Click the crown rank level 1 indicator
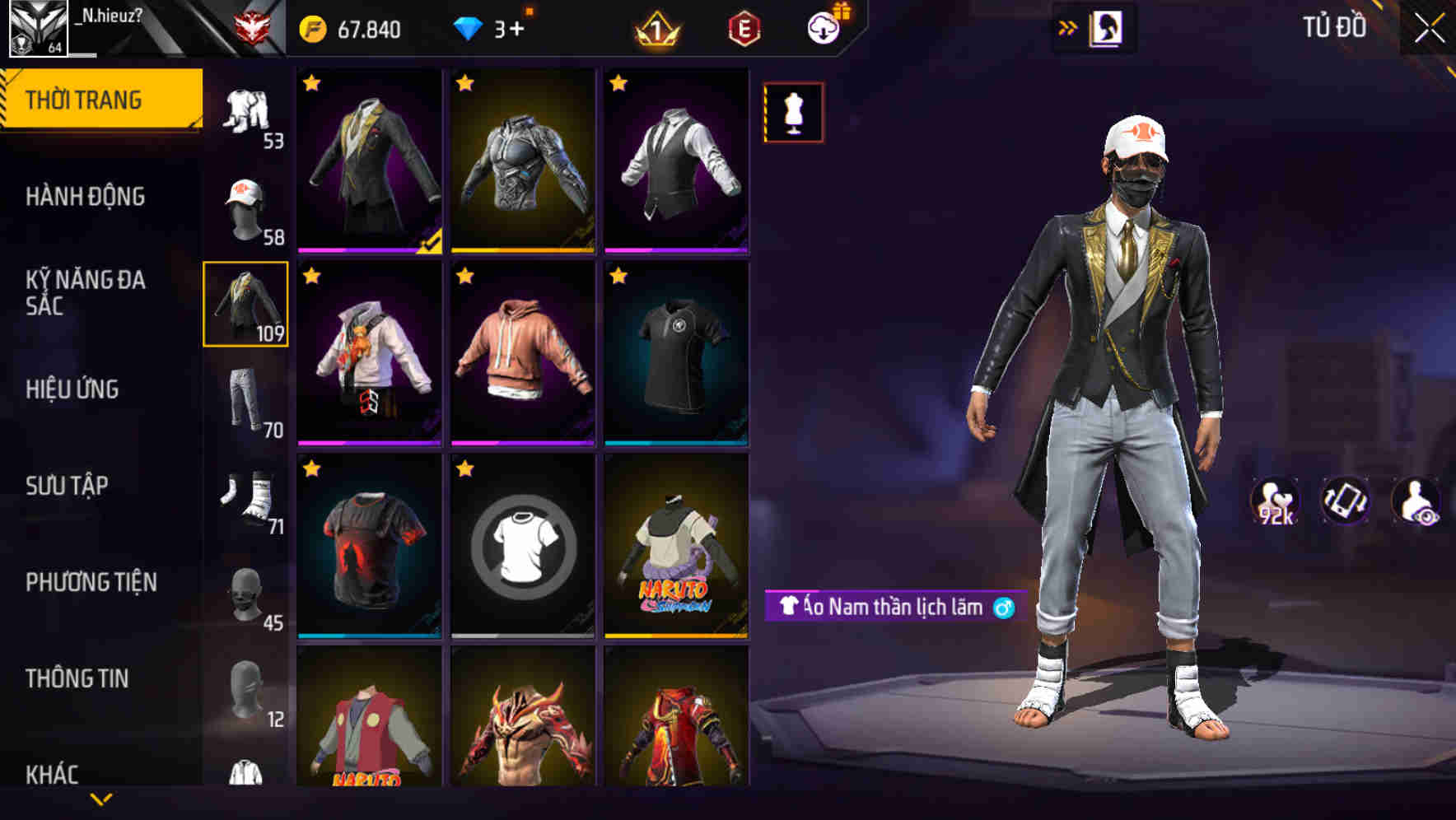This screenshot has width=1456, height=820. click(657, 26)
